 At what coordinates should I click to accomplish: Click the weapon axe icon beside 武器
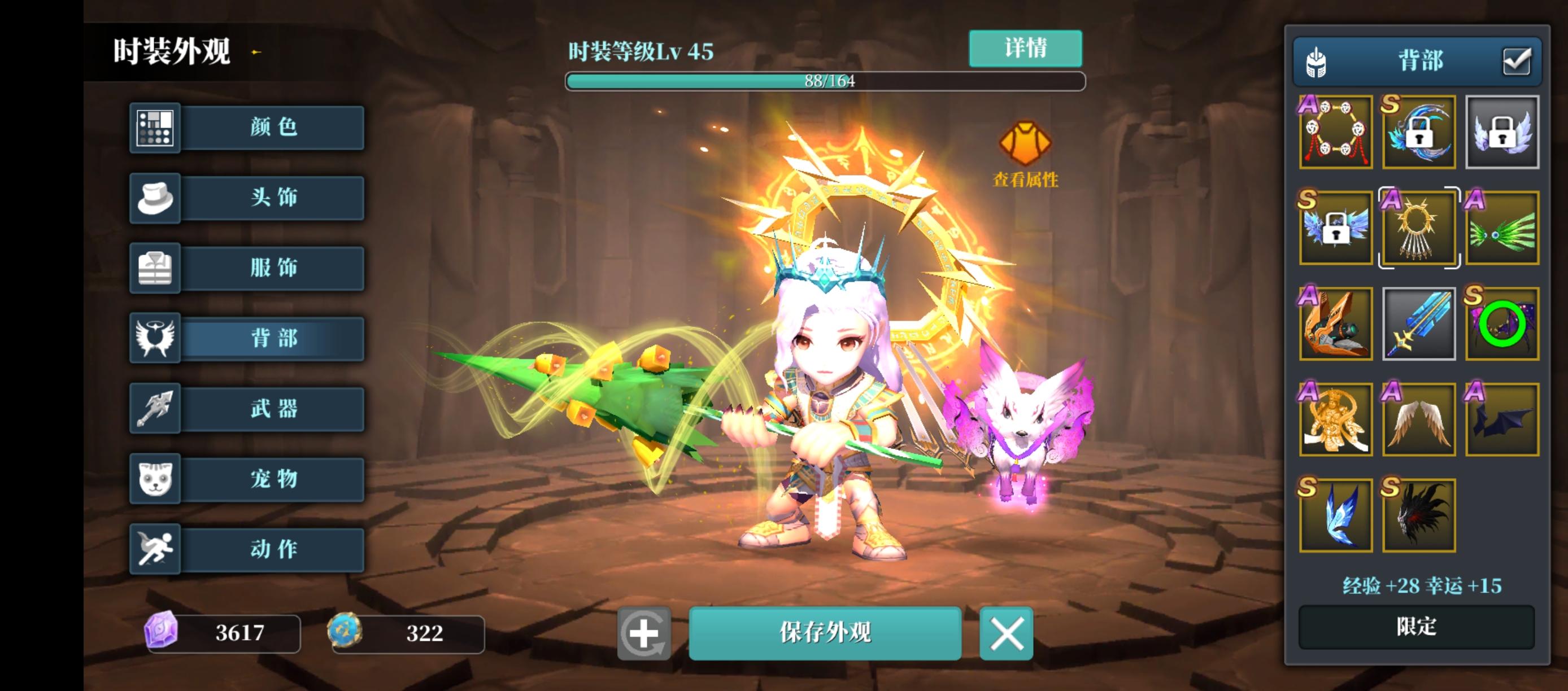tap(155, 409)
